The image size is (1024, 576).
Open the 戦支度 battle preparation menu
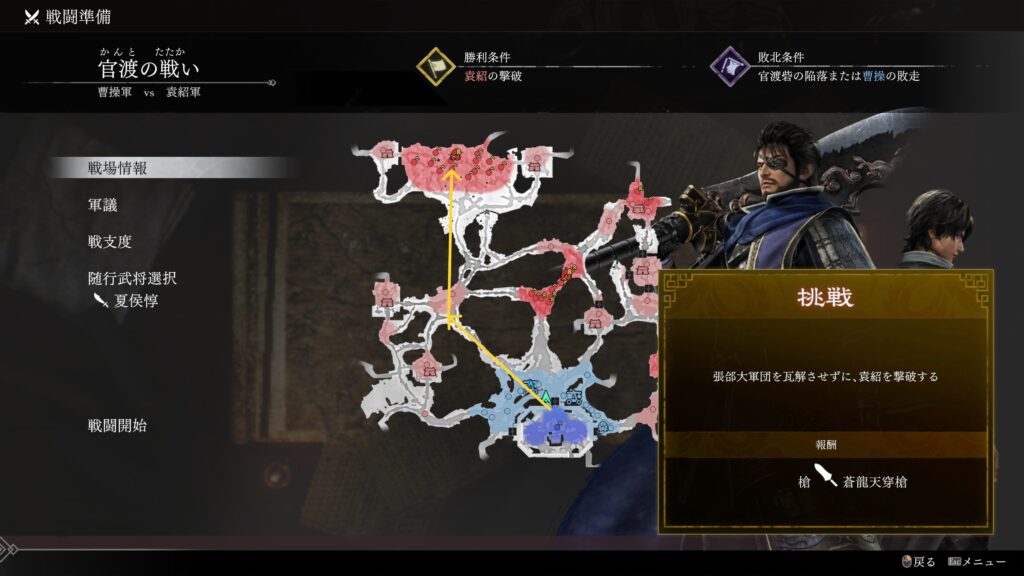pos(110,242)
